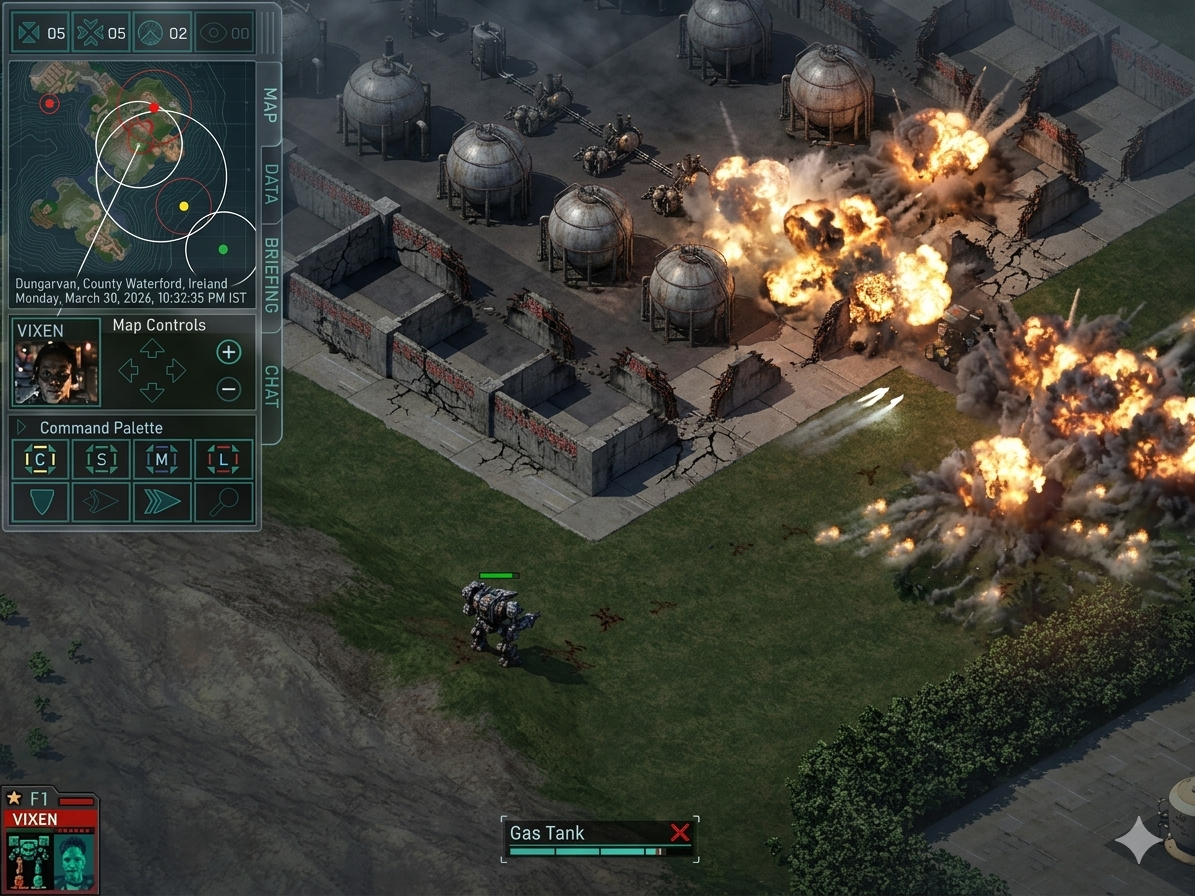Switch to the DATA tab

click(x=270, y=184)
